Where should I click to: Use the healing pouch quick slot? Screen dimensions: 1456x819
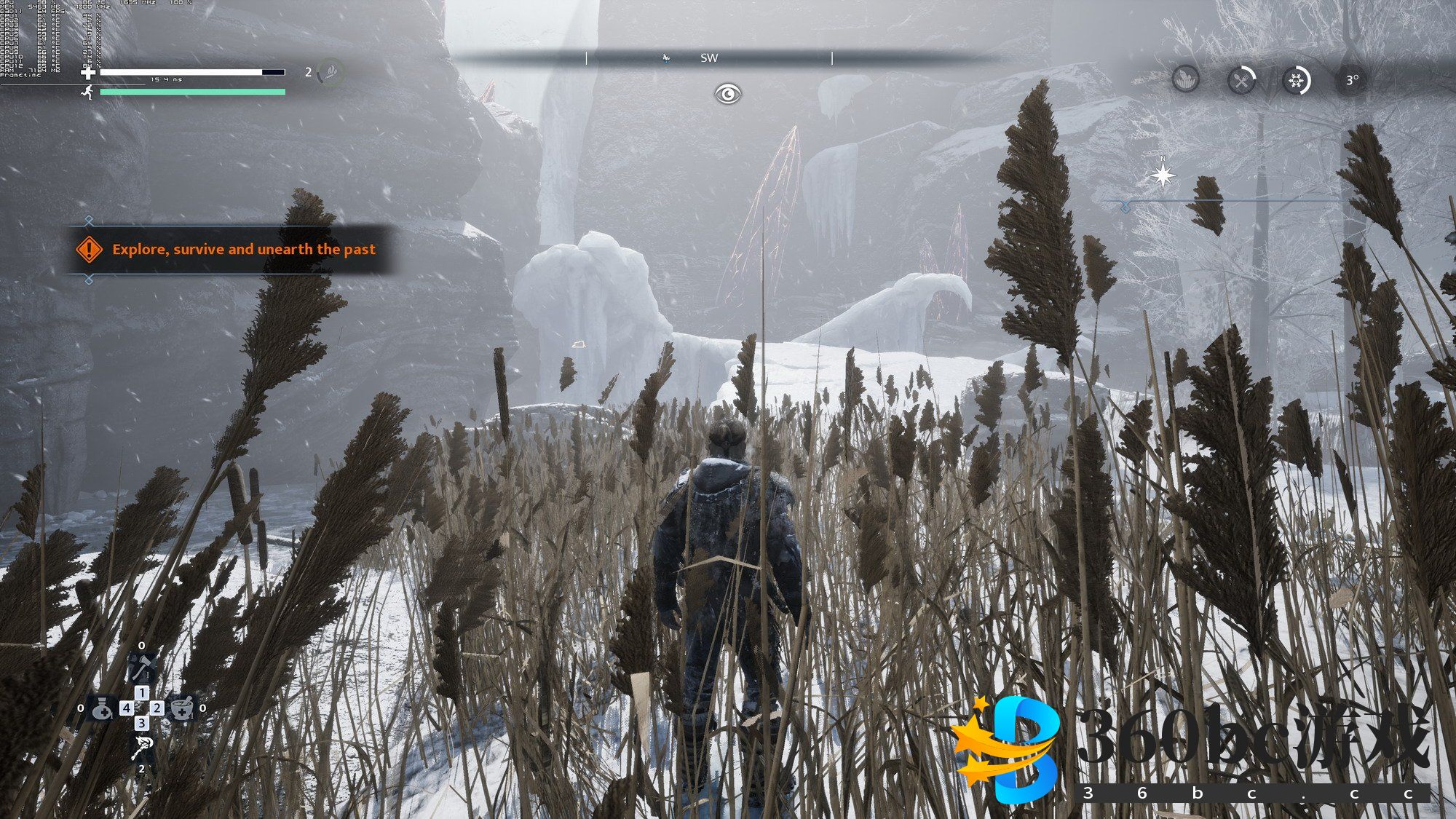pyautogui.click(x=101, y=708)
